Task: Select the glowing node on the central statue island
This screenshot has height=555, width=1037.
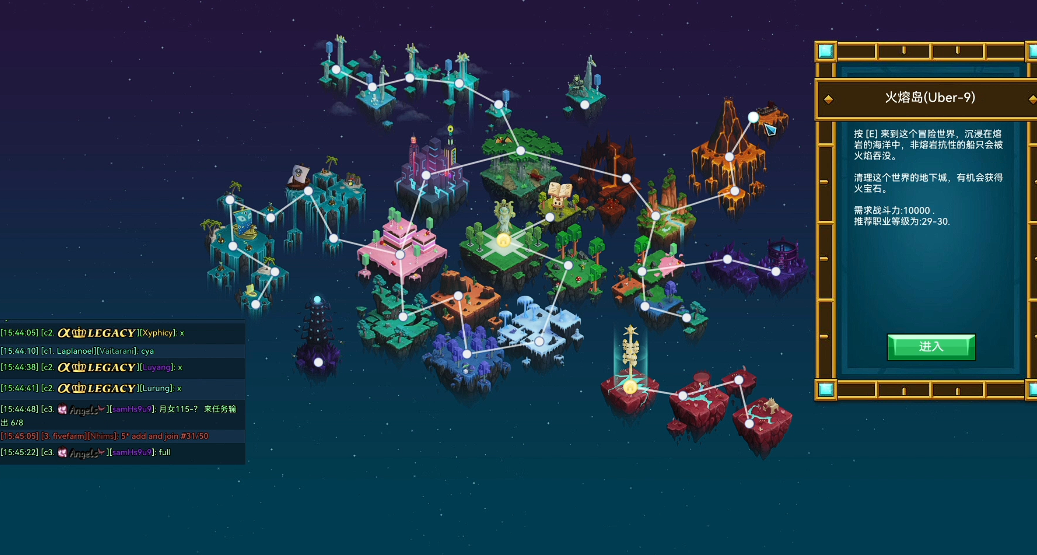Action: 503,240
